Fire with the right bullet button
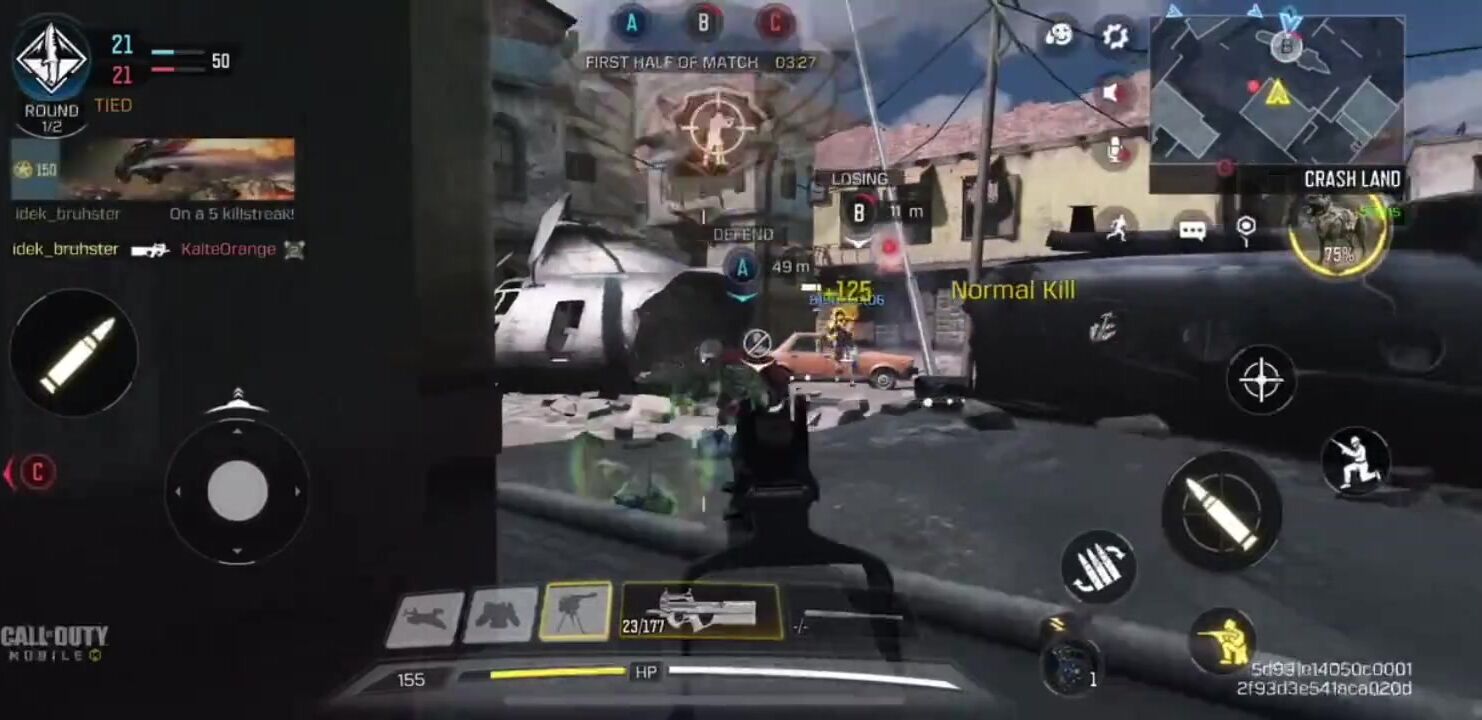This screenshot has height=720, width=1482. (x=1221, y=511)
